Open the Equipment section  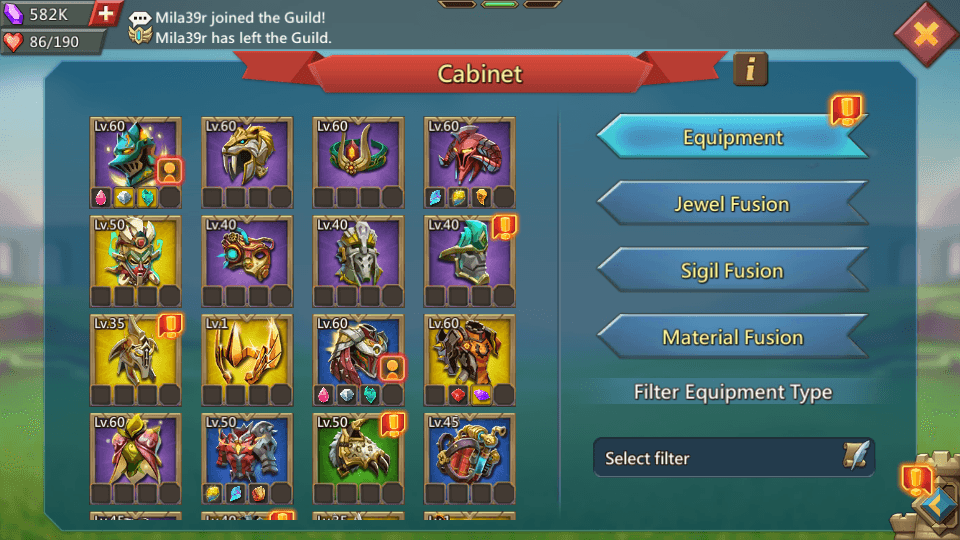(732, 138)
